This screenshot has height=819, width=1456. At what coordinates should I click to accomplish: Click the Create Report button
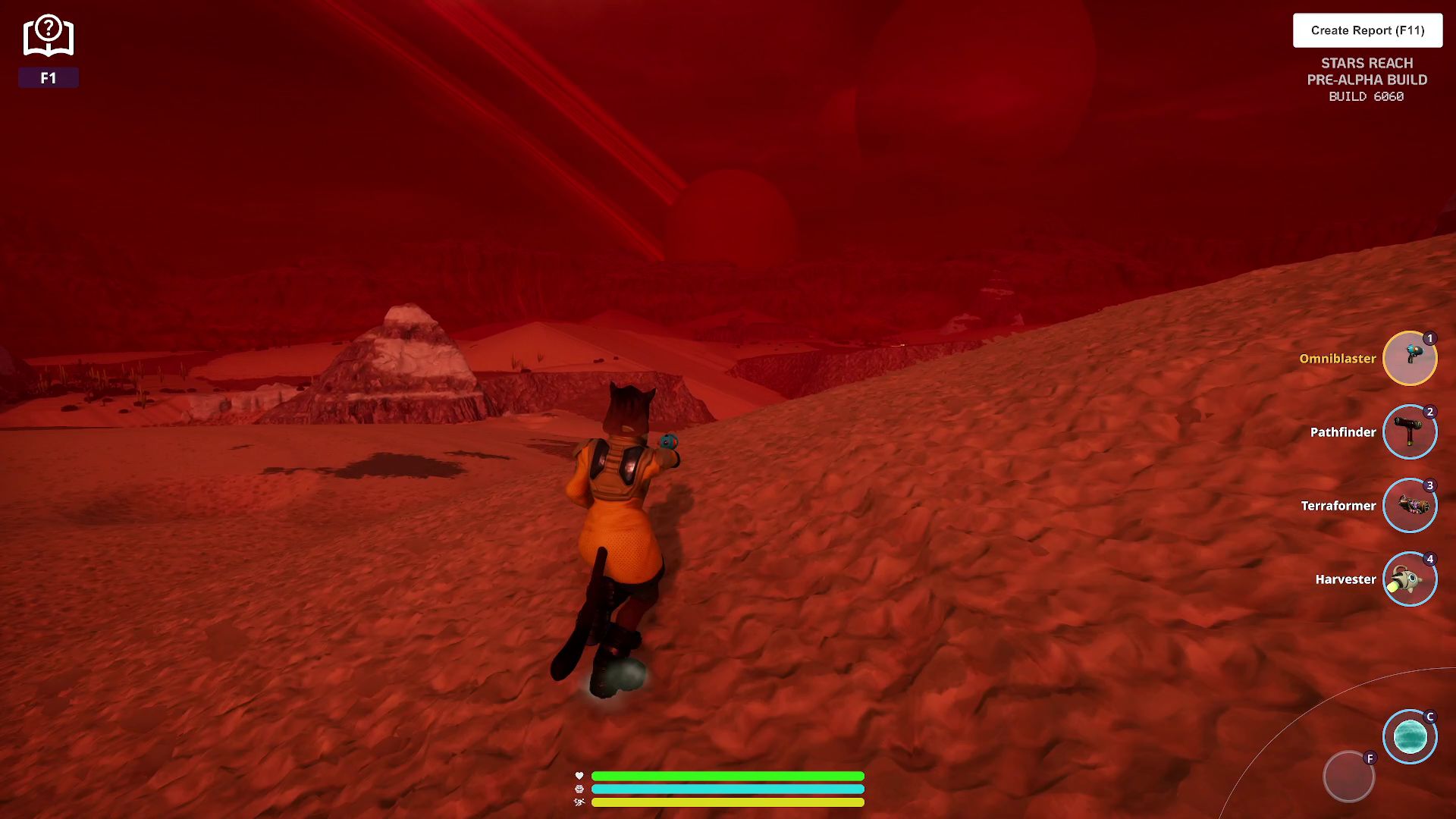1367,30
